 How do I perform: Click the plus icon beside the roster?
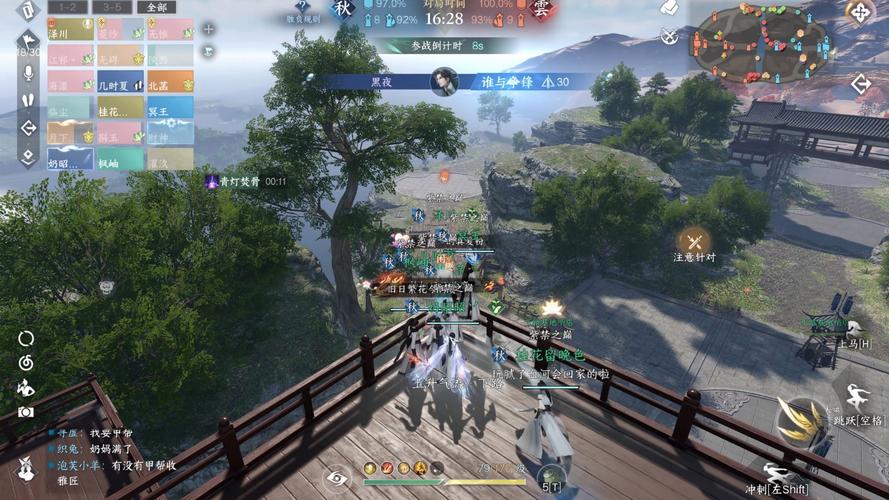(209, 28)
